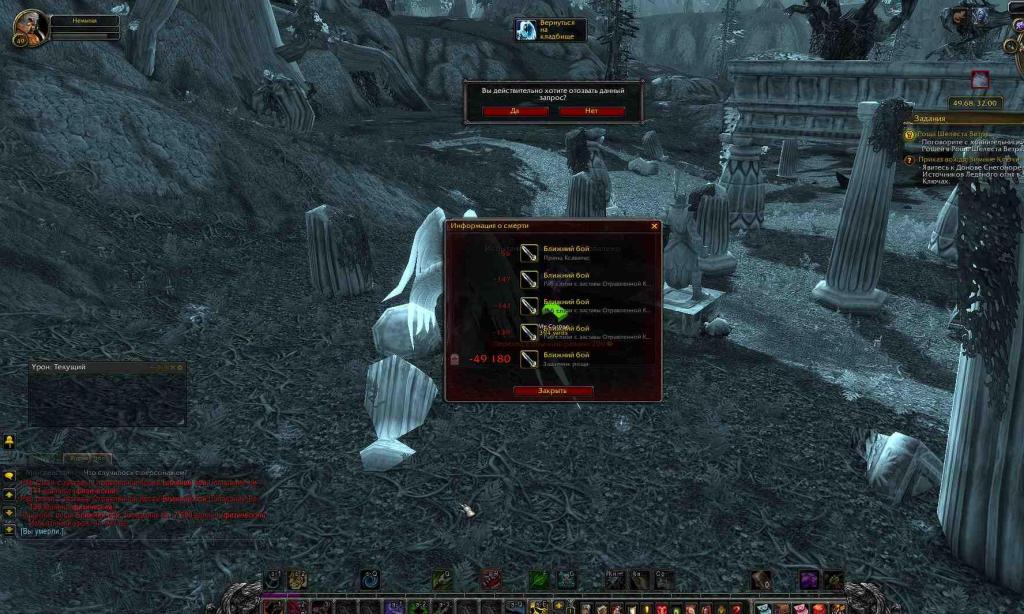Jump chat to bottom with lowest arrow button
The image size is (1024, 614).
point(9,530)
